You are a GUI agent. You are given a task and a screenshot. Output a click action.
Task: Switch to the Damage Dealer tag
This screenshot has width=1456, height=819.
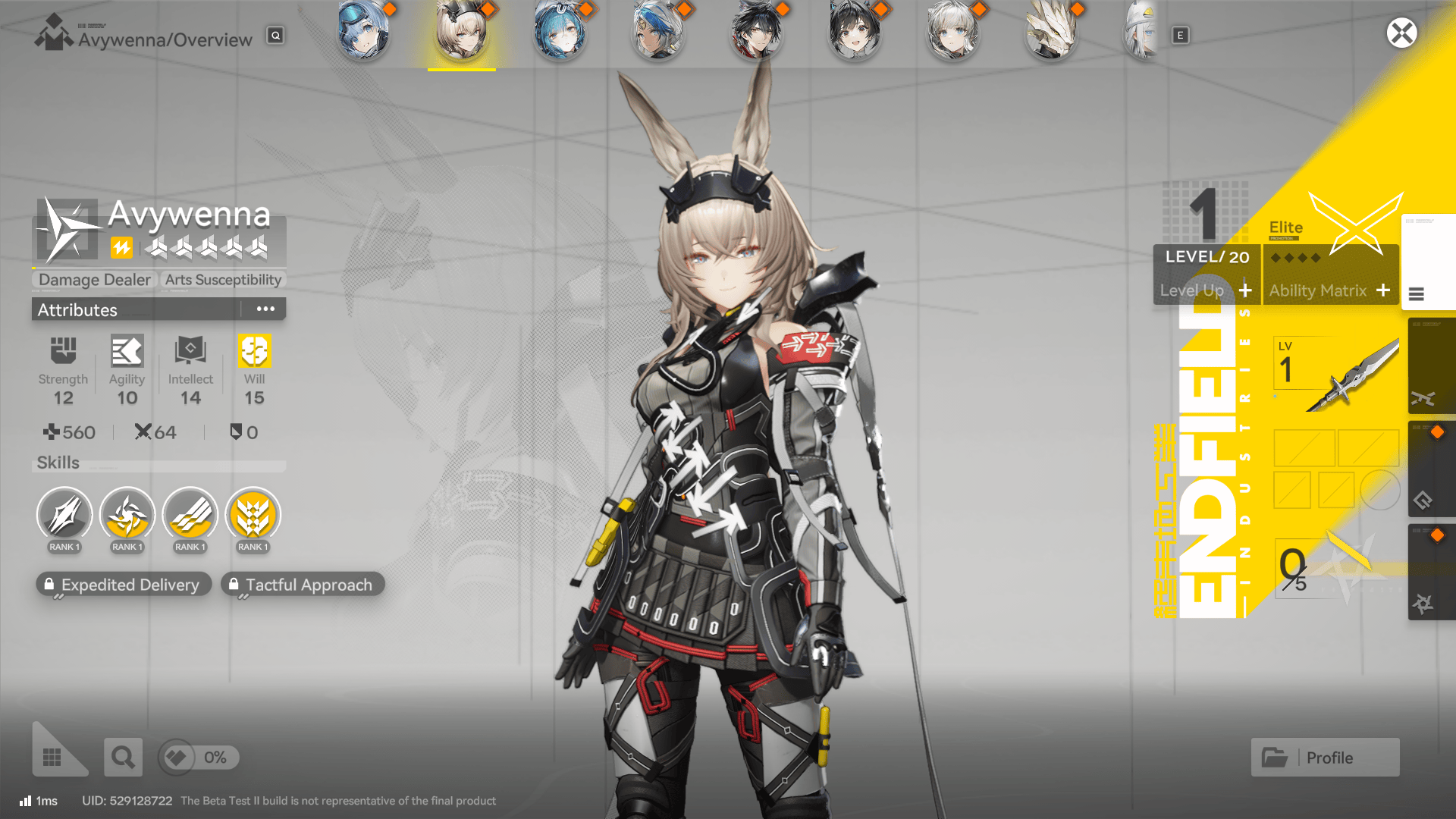pyautogui.click(x=93, y=280)
